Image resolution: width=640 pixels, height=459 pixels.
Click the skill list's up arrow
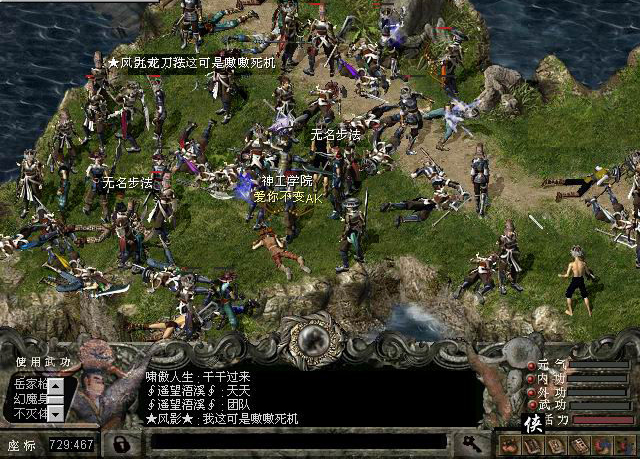pos(56,384)
